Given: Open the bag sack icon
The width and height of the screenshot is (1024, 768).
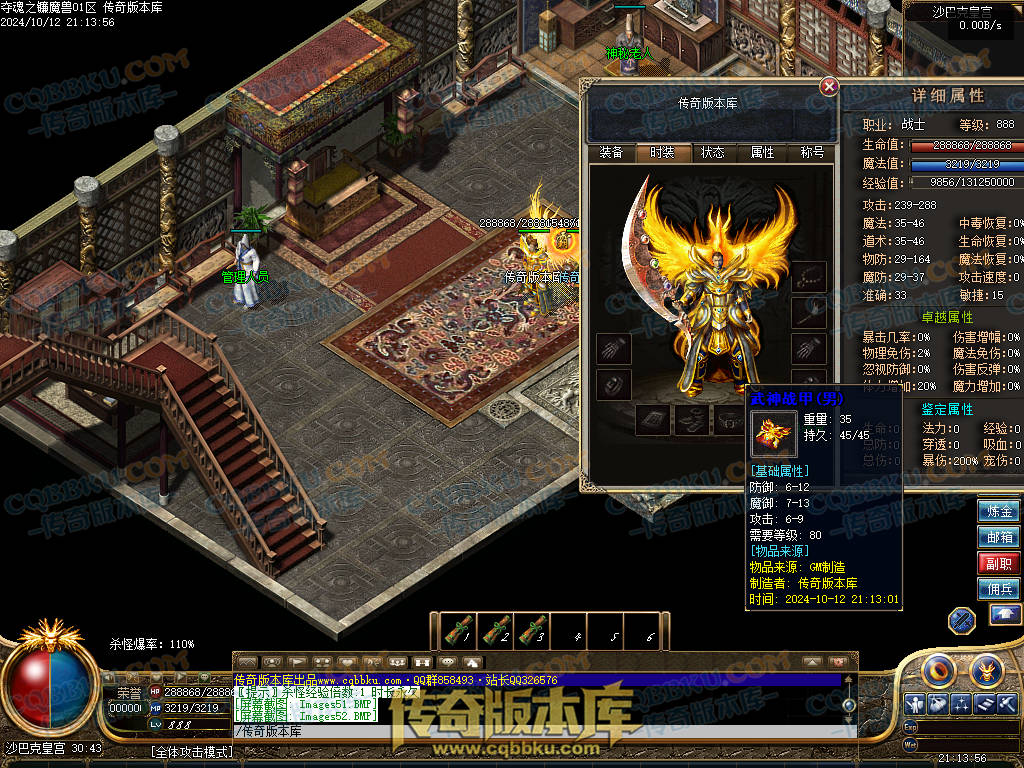Looking at the screenshot, I should [938, 704].
